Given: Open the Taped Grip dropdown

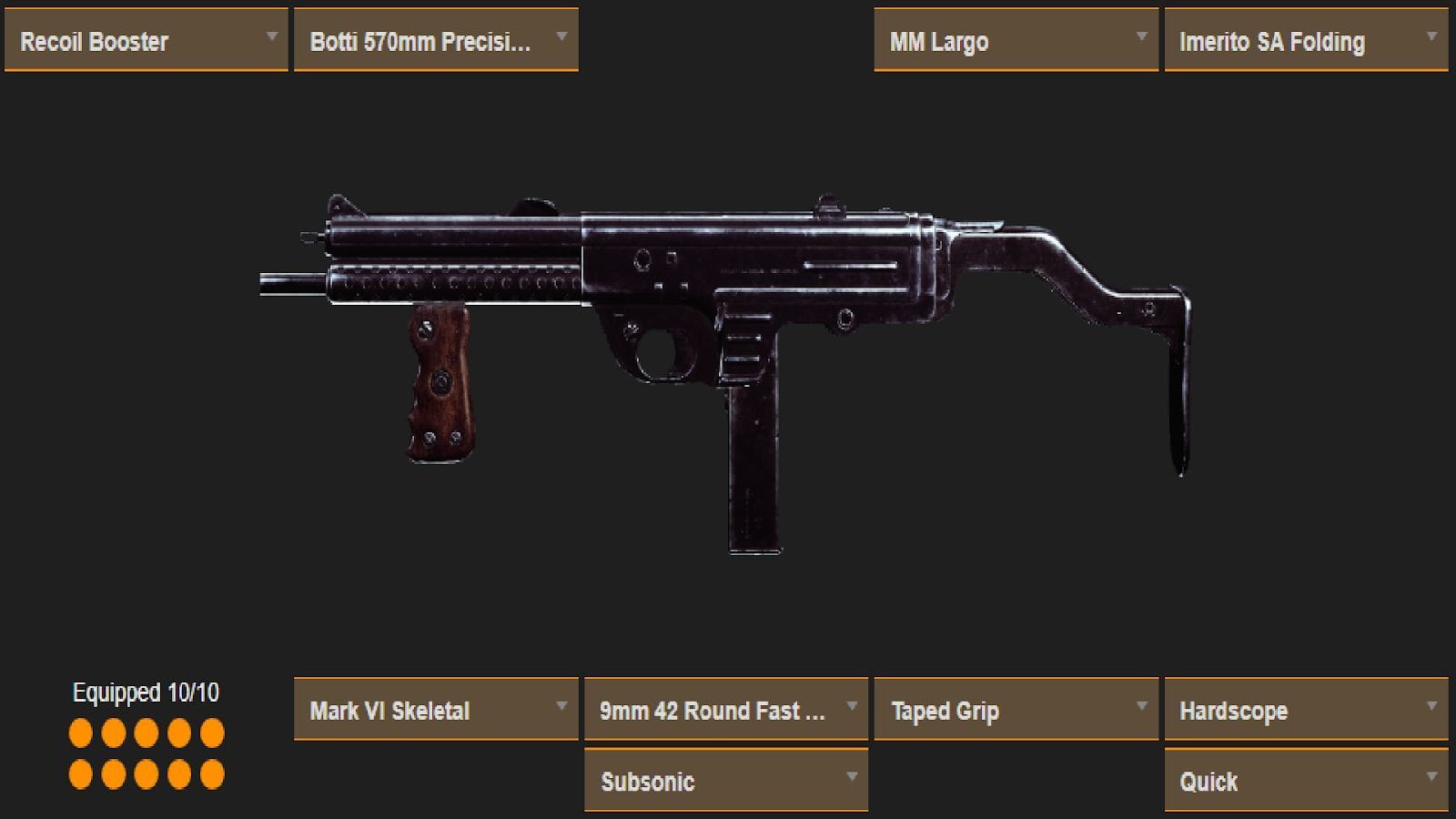Looking at the screenshot, I should click(x=1015, y=711).
